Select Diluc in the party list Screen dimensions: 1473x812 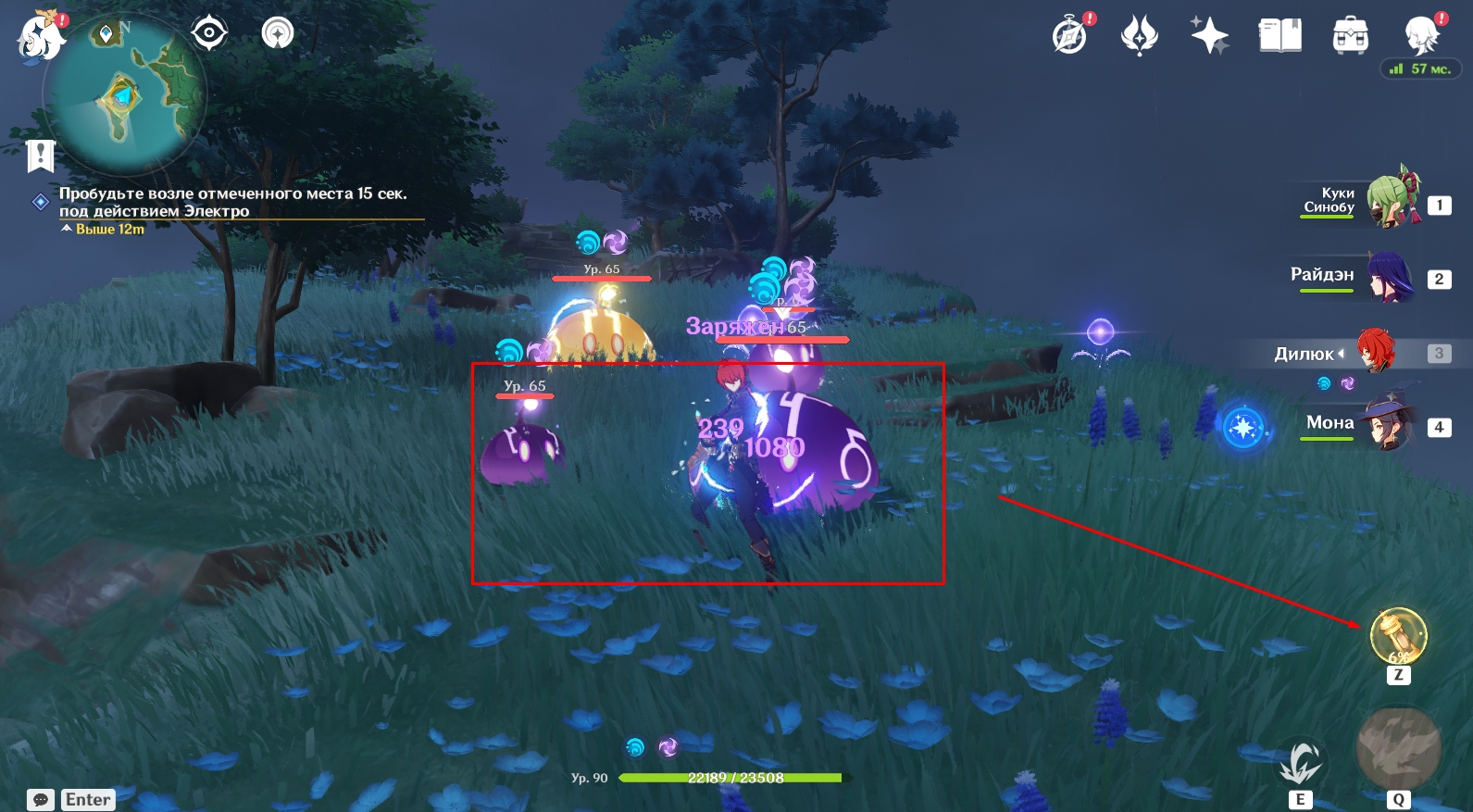[x=1375, y=353]
